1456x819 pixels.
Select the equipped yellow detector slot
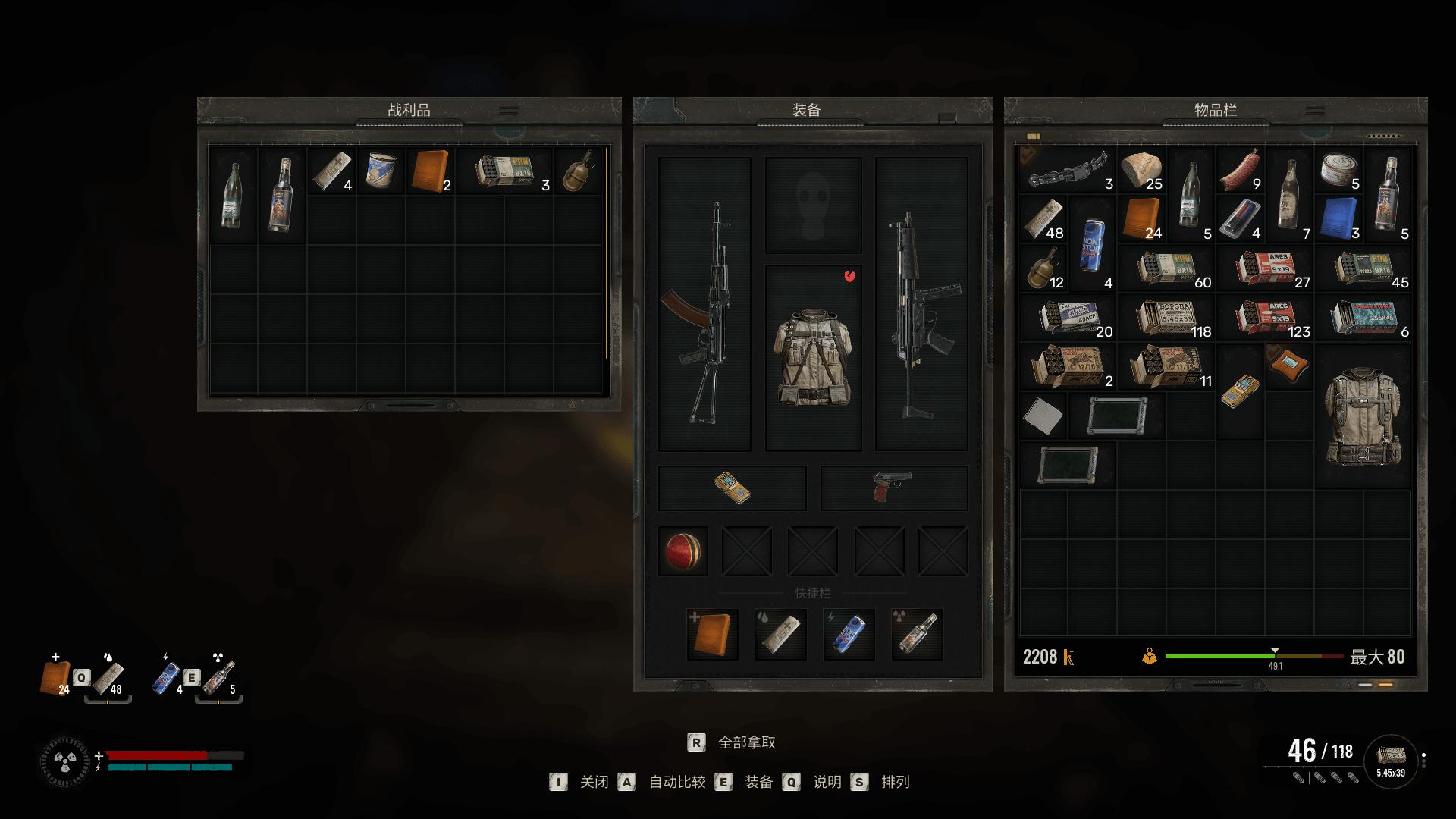pos(732,488)
